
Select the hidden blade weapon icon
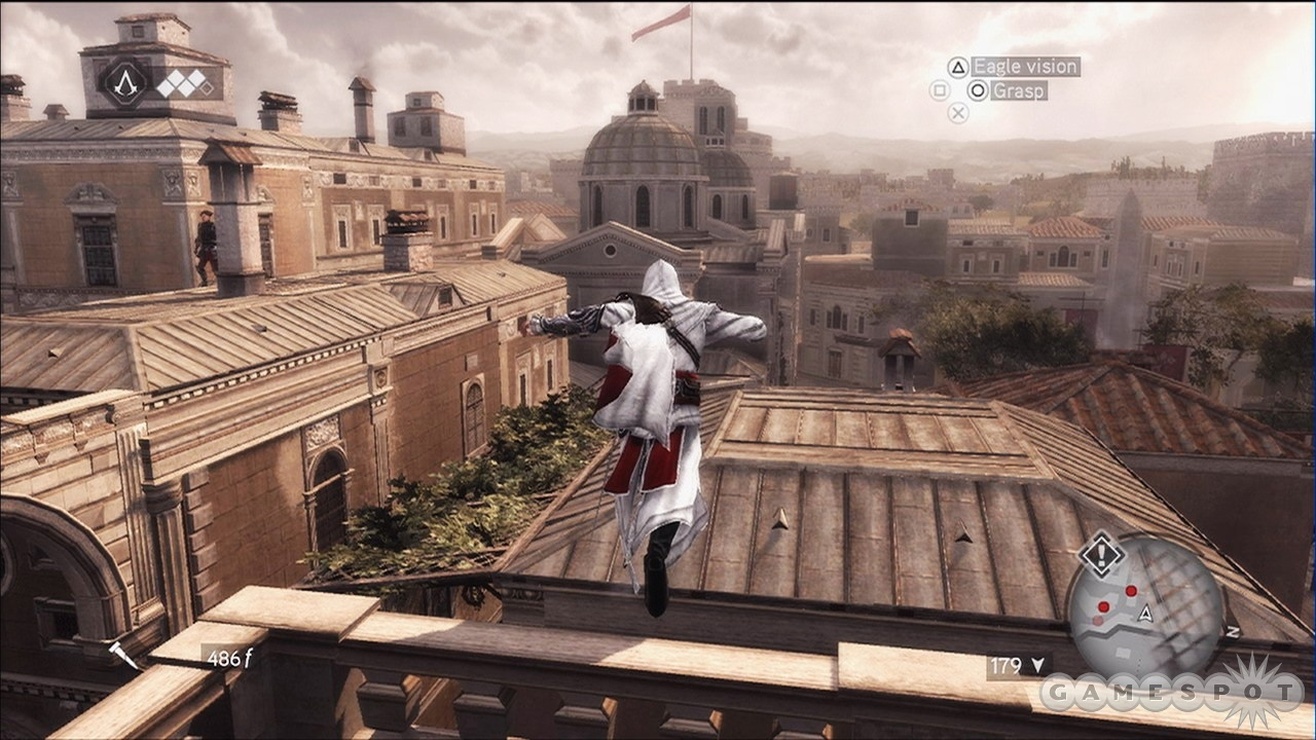[x=125, y=655]
